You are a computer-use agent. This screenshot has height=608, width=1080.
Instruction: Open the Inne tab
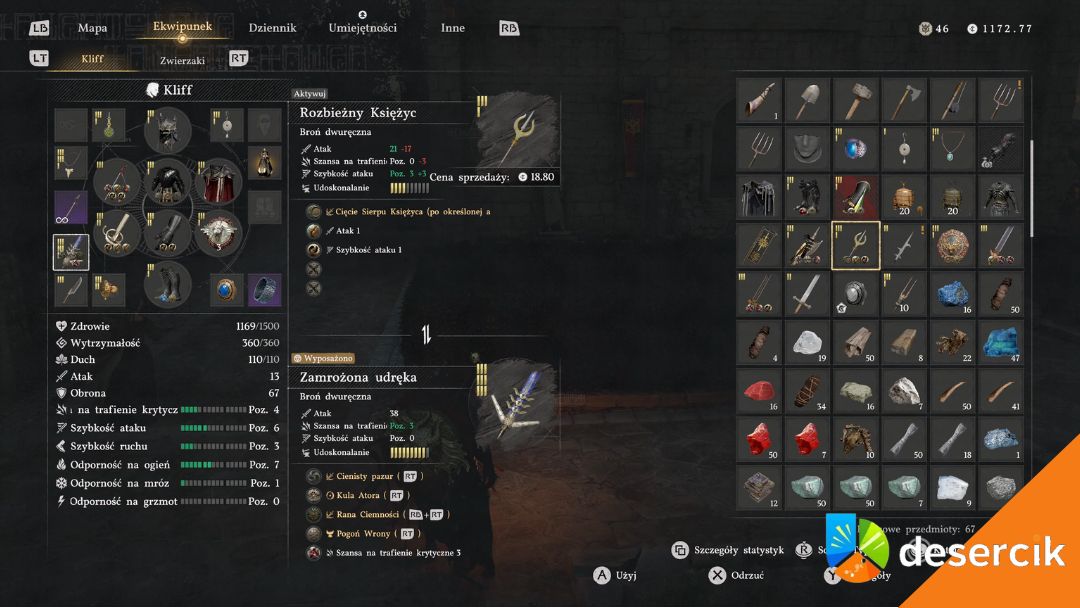(453, 28)
